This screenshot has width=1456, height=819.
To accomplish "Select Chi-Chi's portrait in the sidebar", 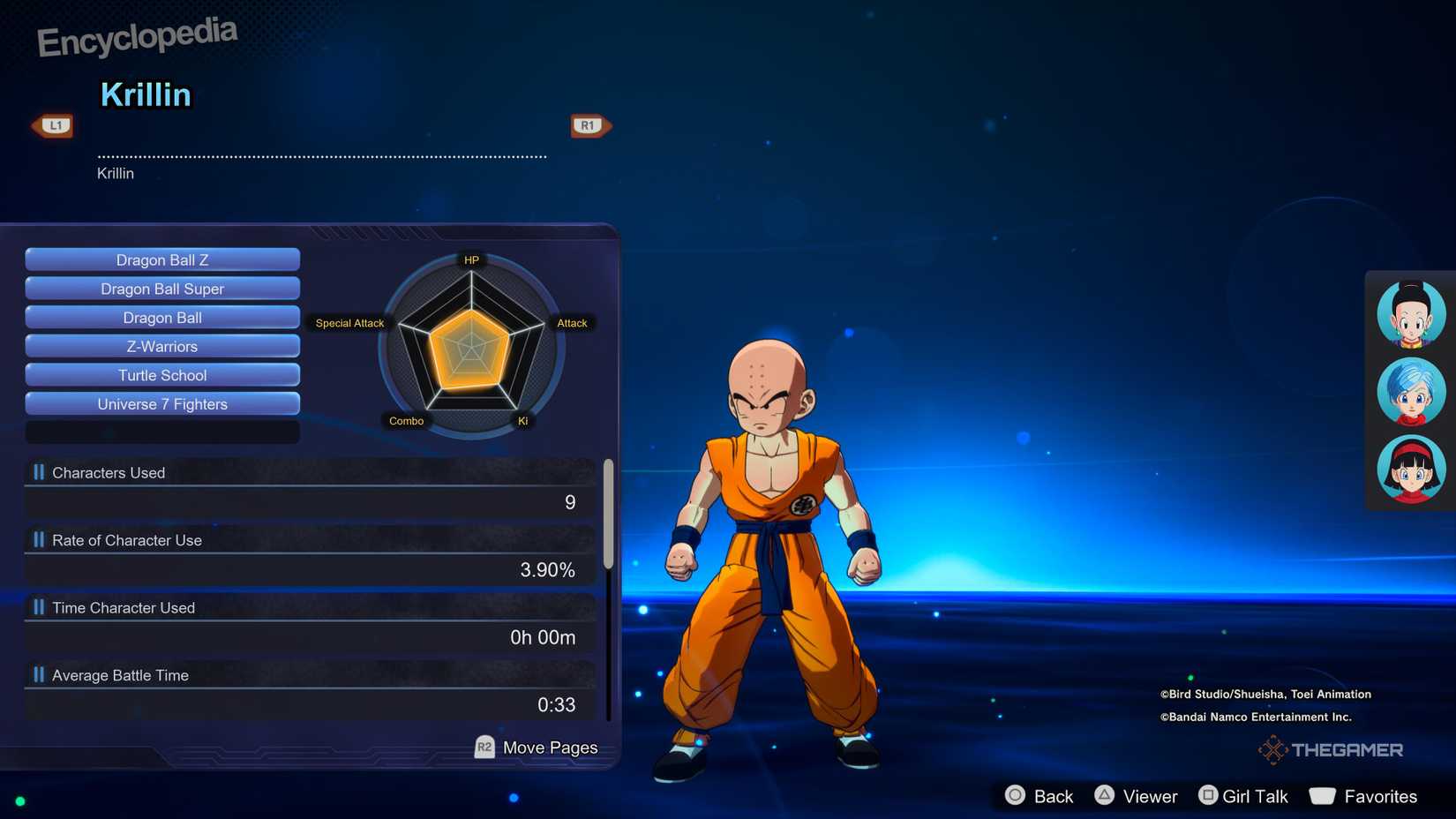I will 1409,312.
